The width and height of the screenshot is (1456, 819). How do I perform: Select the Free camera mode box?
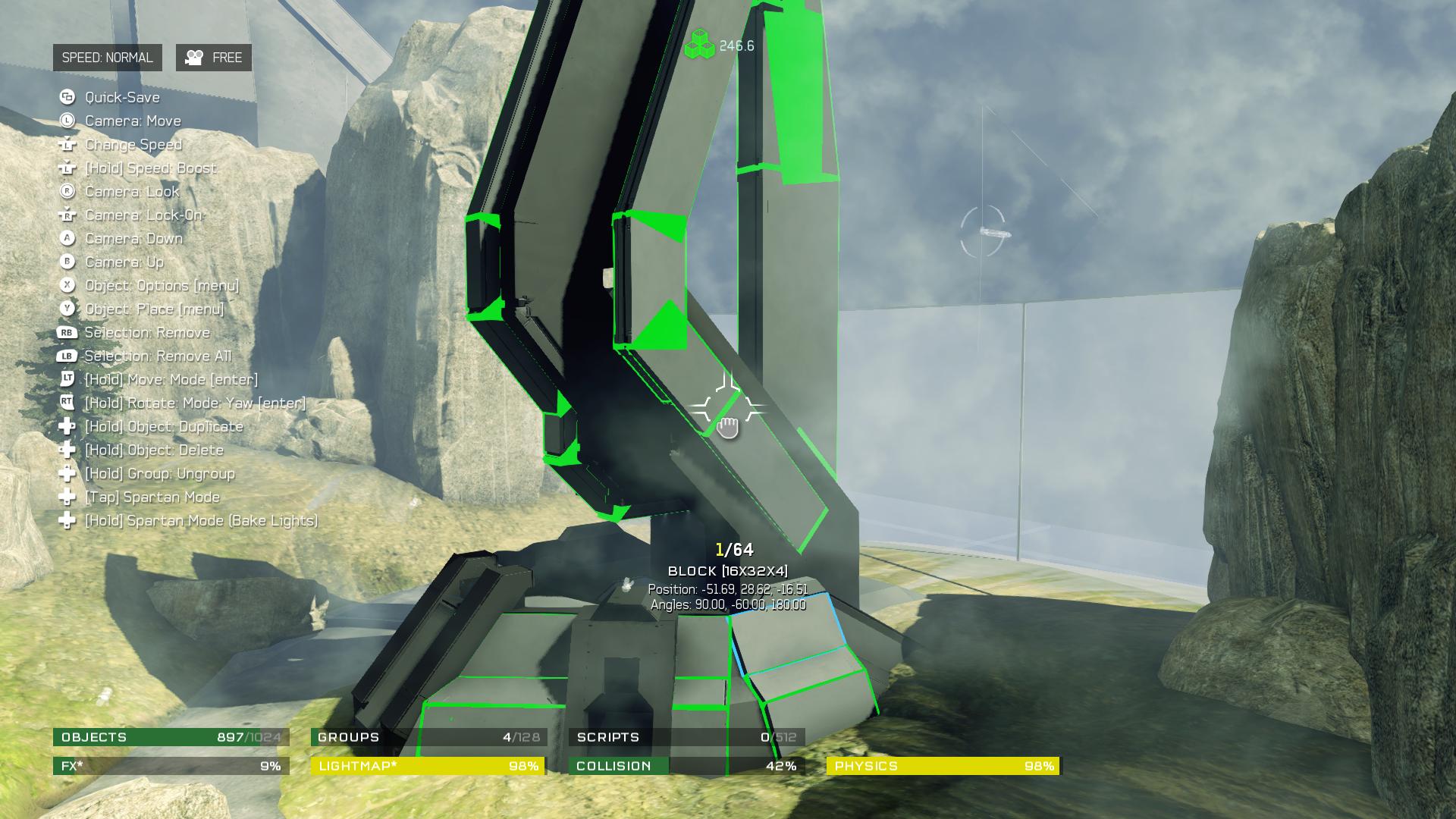click(214, 58)
